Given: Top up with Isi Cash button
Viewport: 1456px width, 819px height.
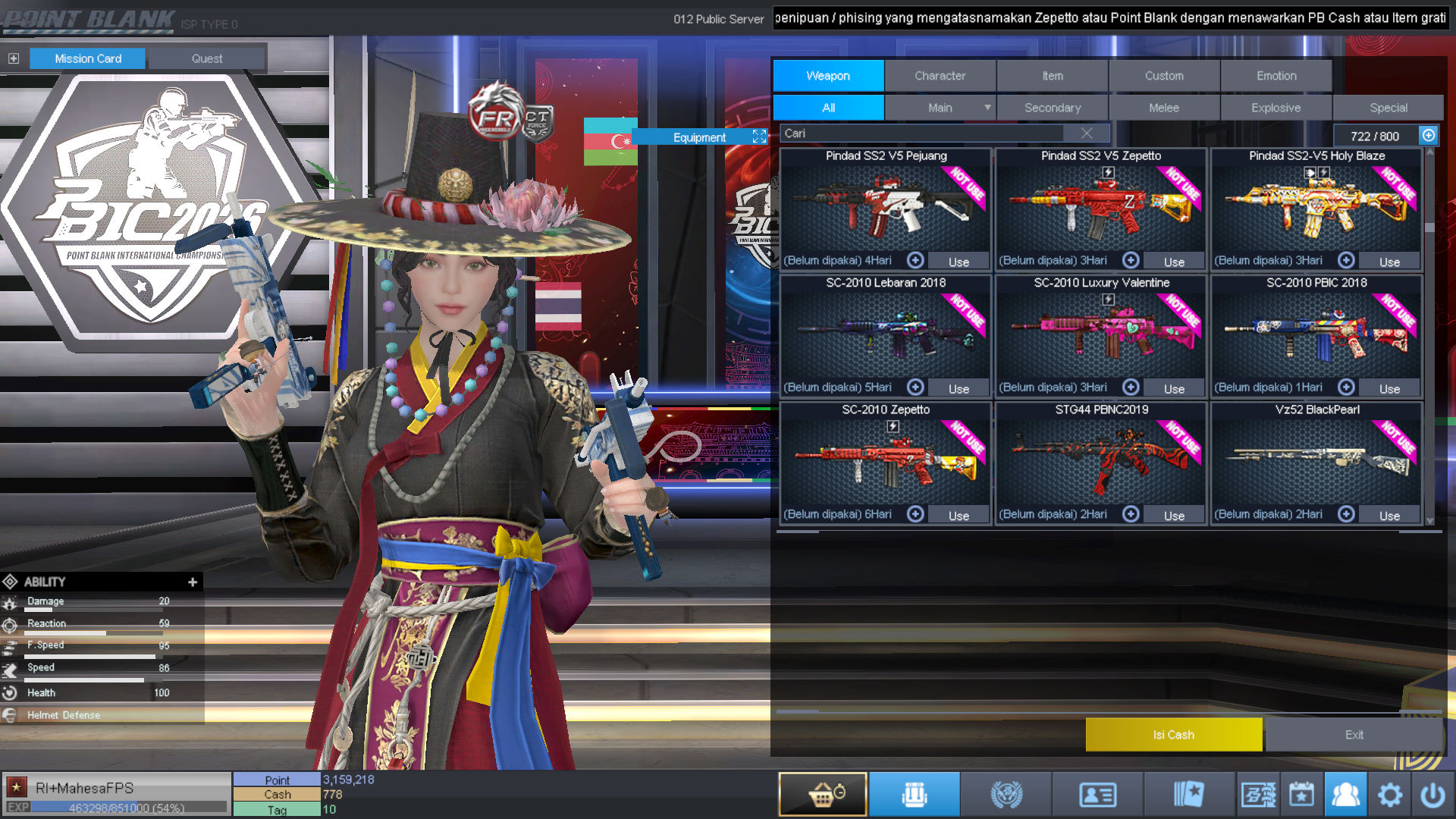Looking at the screenshot, I should [1173, 735].
